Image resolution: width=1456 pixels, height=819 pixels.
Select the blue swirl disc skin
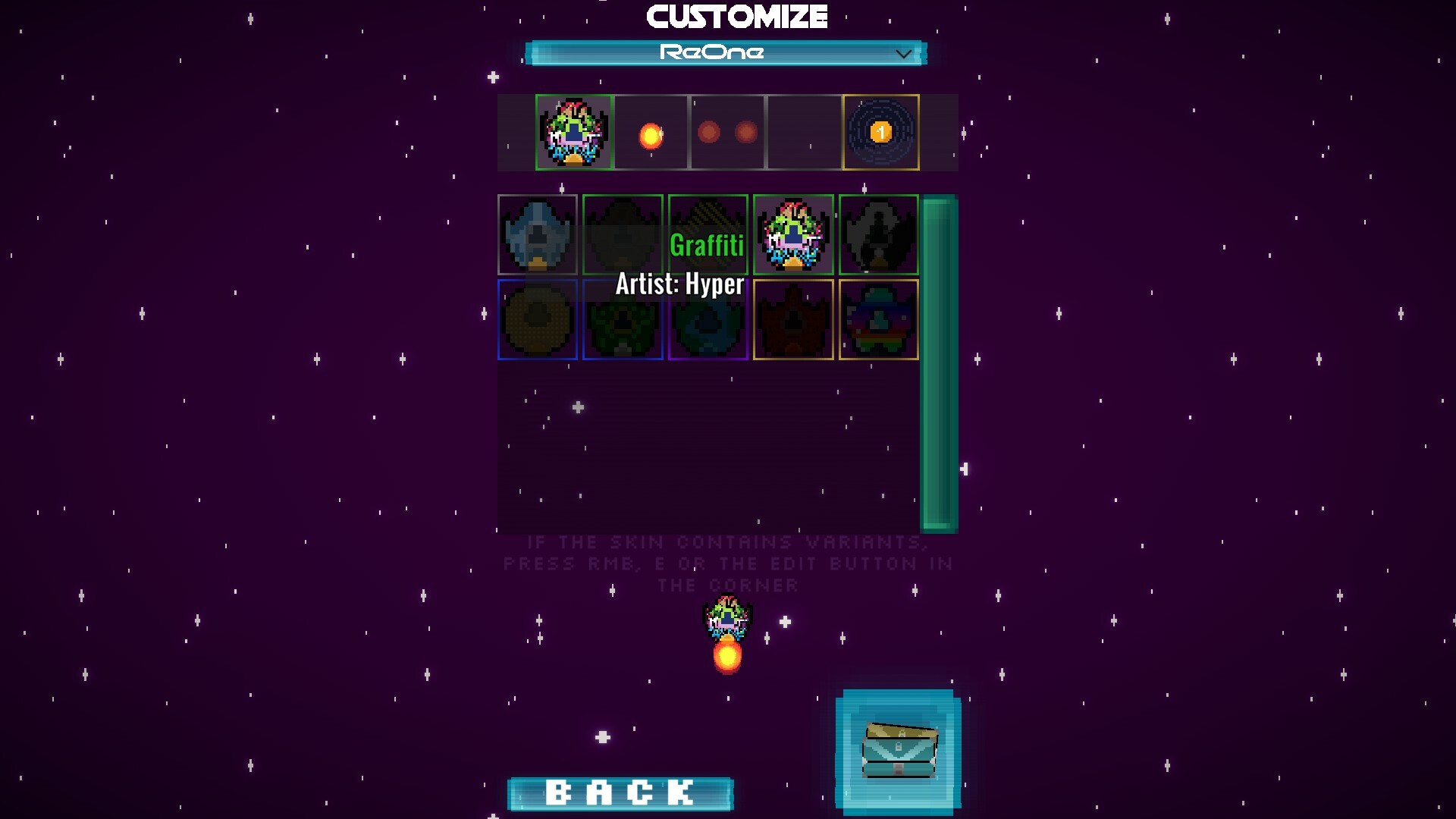click(x=708, y=319)
